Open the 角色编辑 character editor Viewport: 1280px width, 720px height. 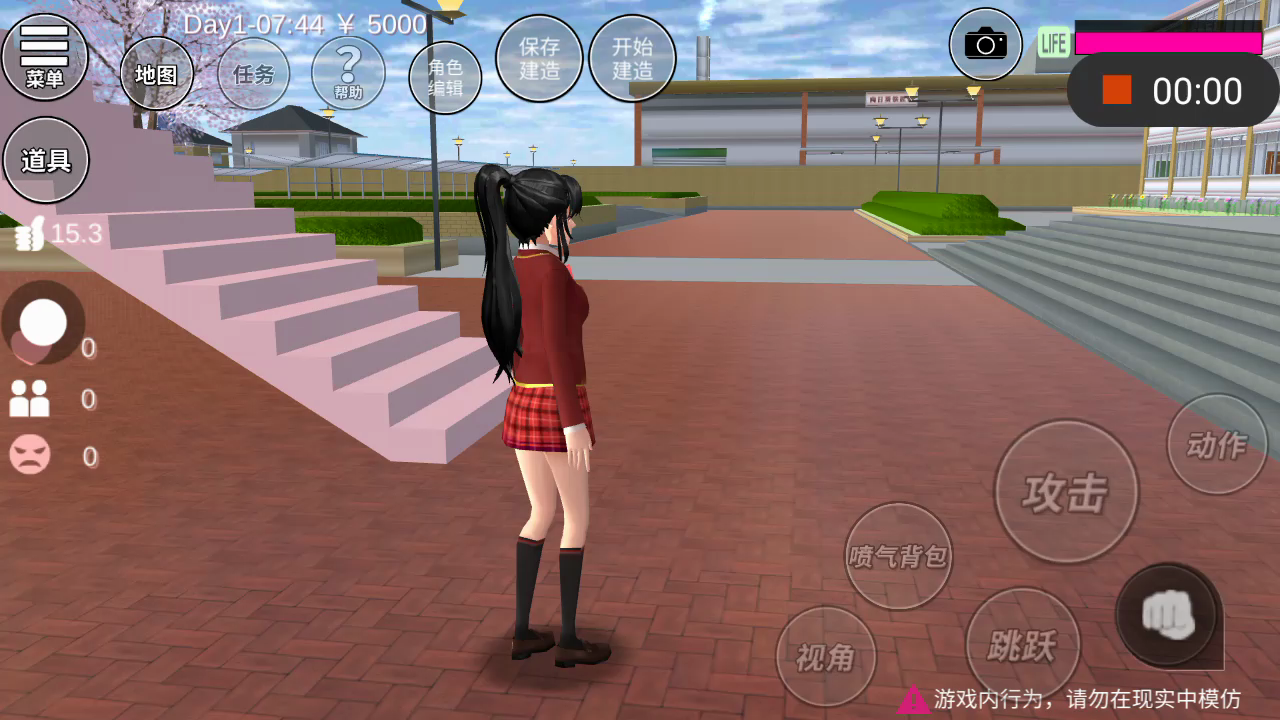point(445,78)
